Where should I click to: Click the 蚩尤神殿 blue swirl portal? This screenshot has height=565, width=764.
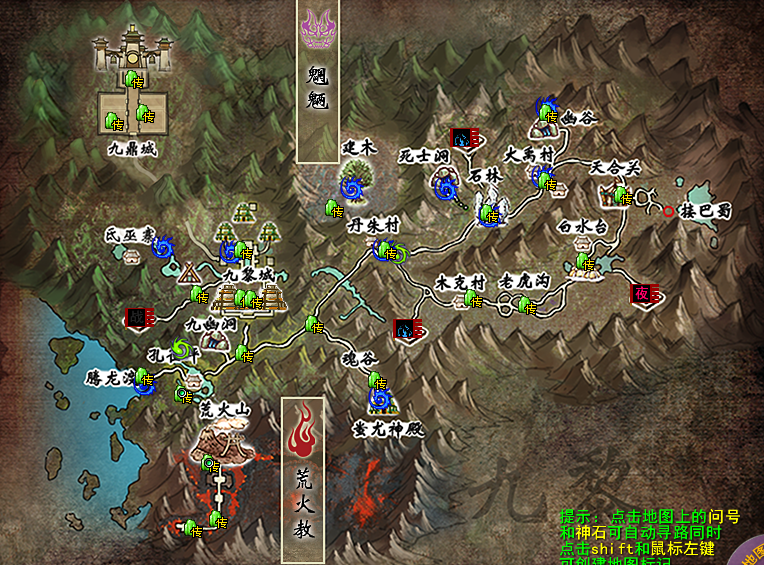coord(379,402)
